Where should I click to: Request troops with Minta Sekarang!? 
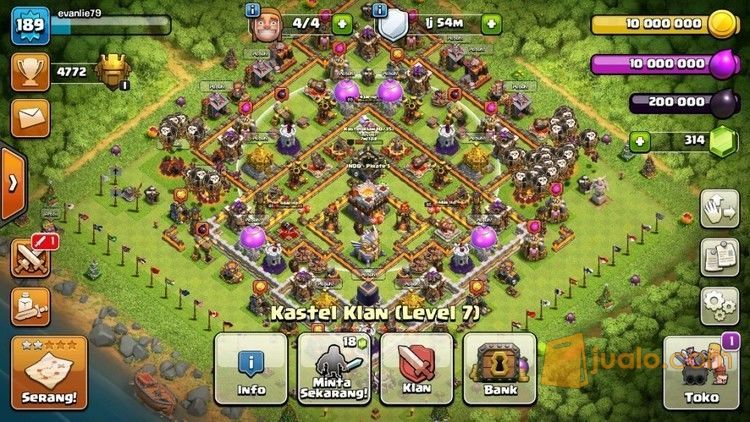click(334, 367)
